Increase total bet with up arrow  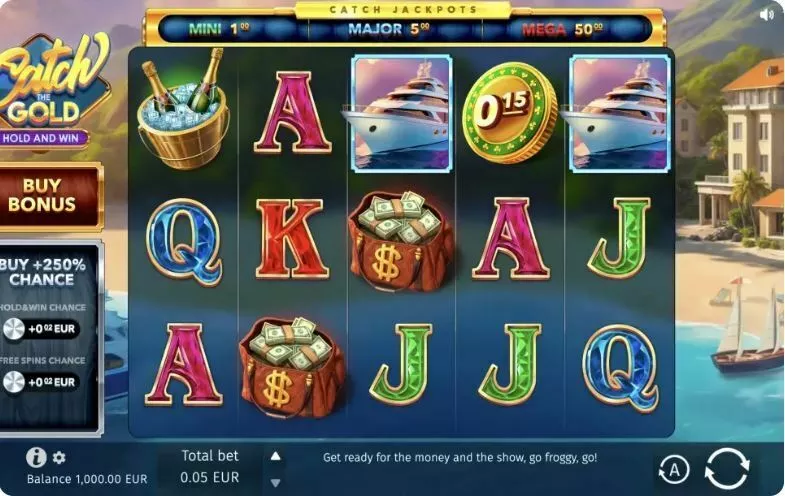(x=275, y=456)
